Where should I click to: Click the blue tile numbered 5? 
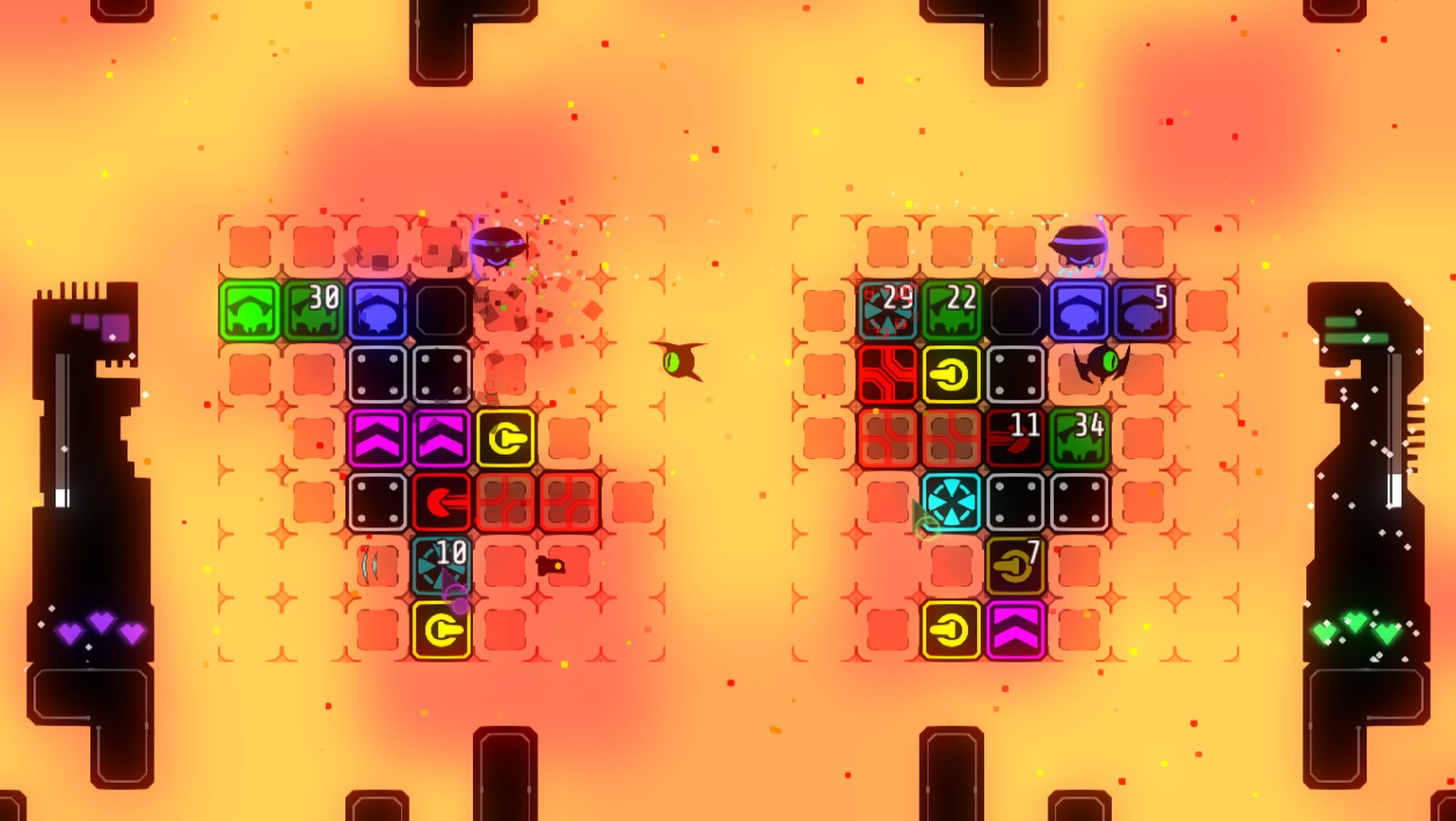click(x=1143, y=311)
